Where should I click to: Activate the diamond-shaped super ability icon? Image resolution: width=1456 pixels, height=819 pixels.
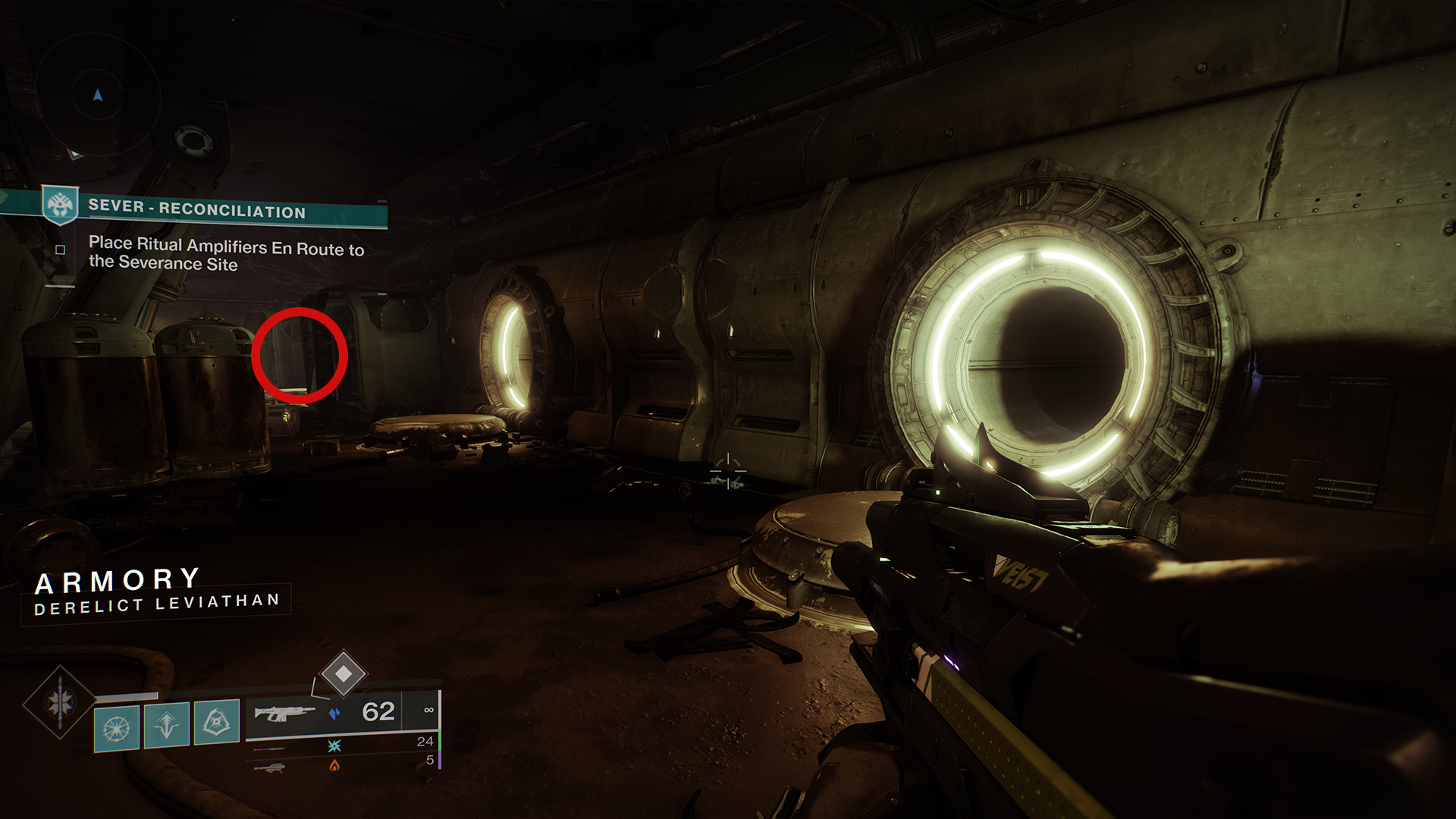(x=60, y=702)
